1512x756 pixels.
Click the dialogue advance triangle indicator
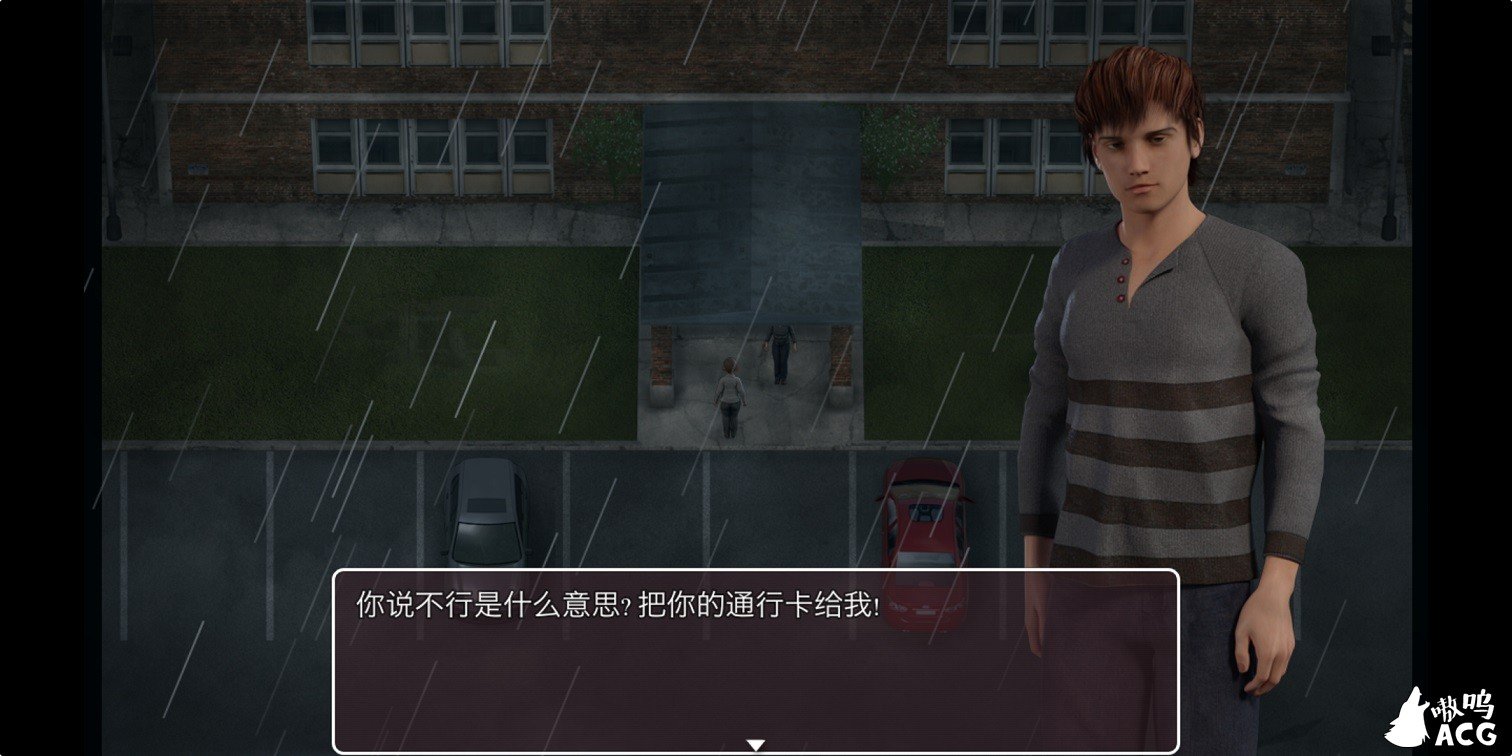(757, 742)
